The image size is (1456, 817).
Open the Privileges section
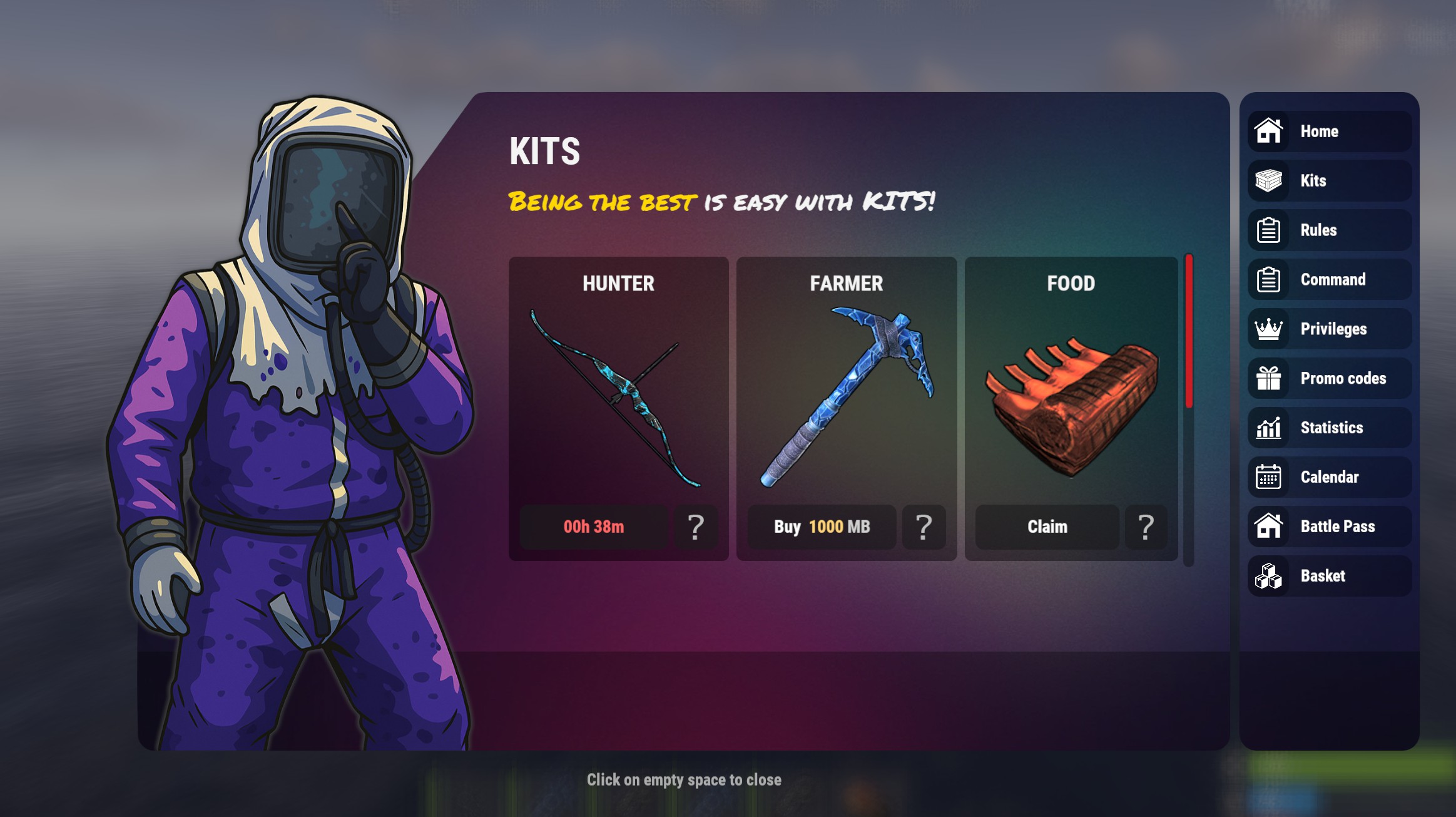[1329, 329]
